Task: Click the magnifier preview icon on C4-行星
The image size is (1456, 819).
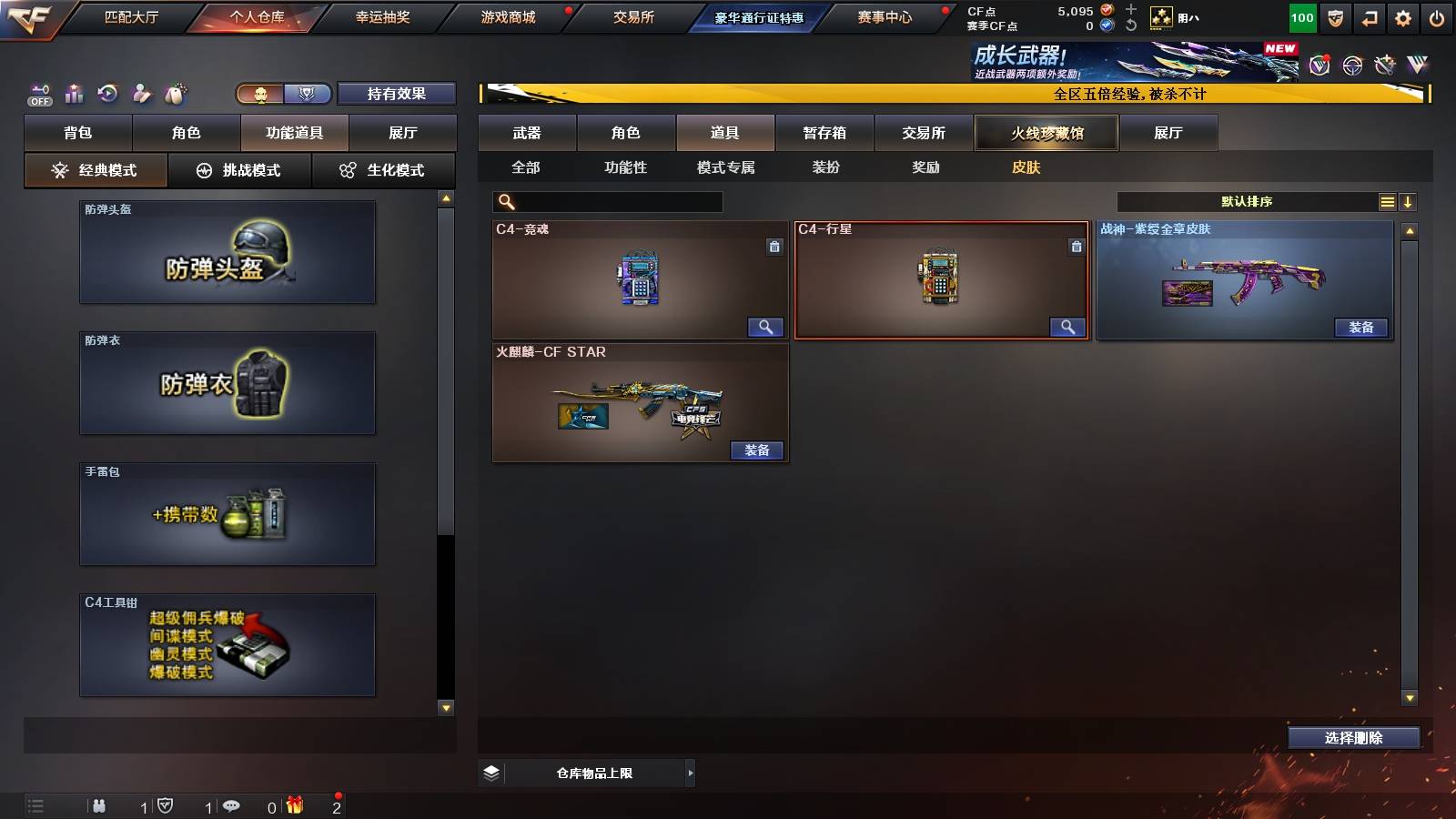Action: (1068, 327)
